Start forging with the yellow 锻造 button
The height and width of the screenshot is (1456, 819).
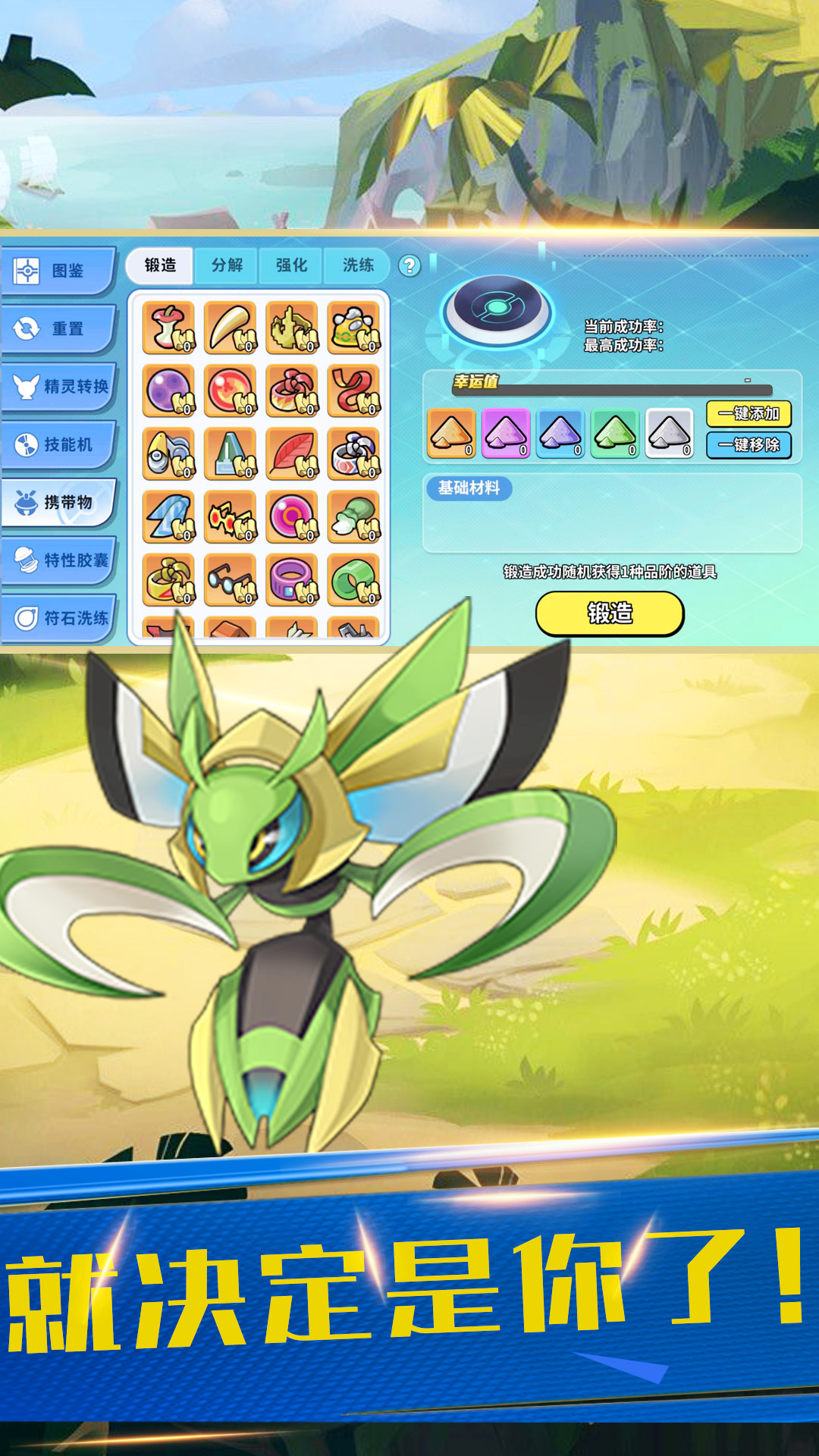coord(610,613)
